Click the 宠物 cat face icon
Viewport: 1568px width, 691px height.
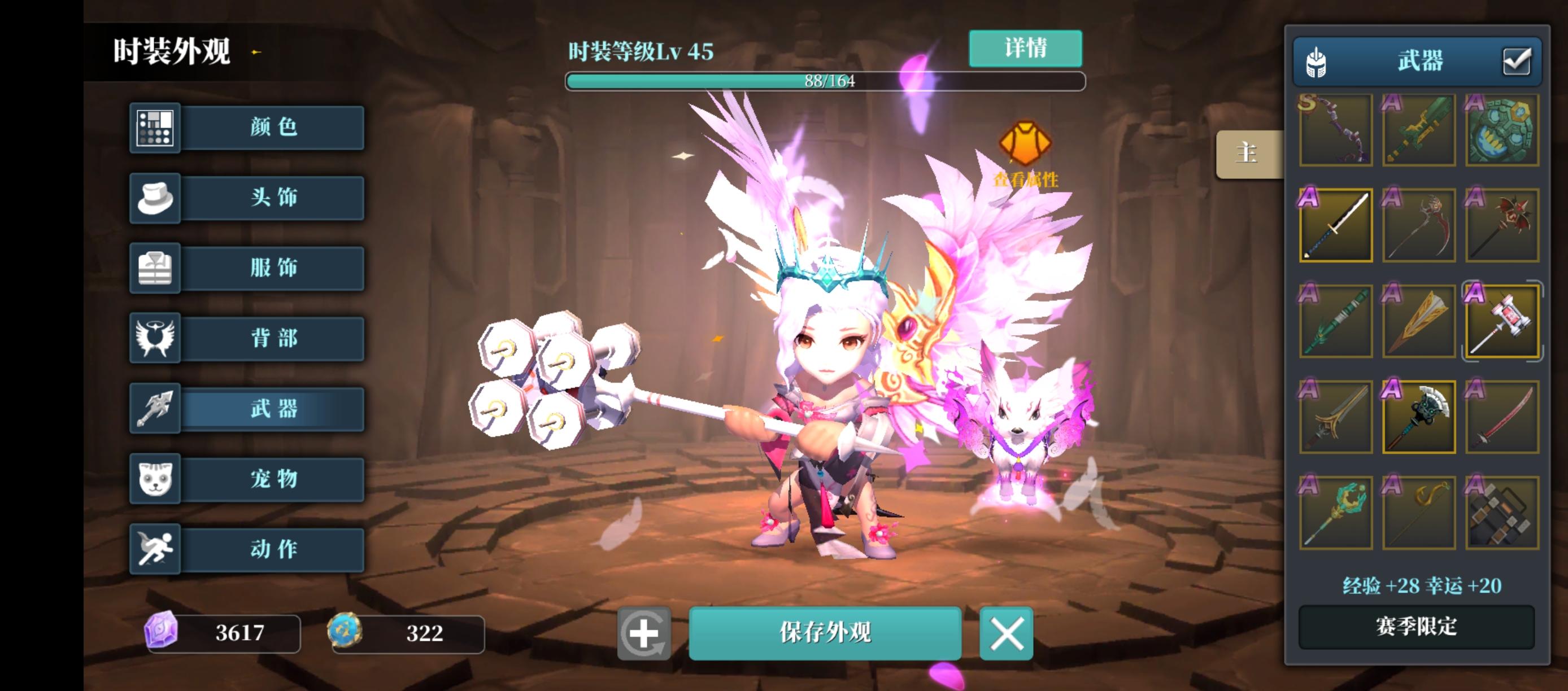[155, 479]
